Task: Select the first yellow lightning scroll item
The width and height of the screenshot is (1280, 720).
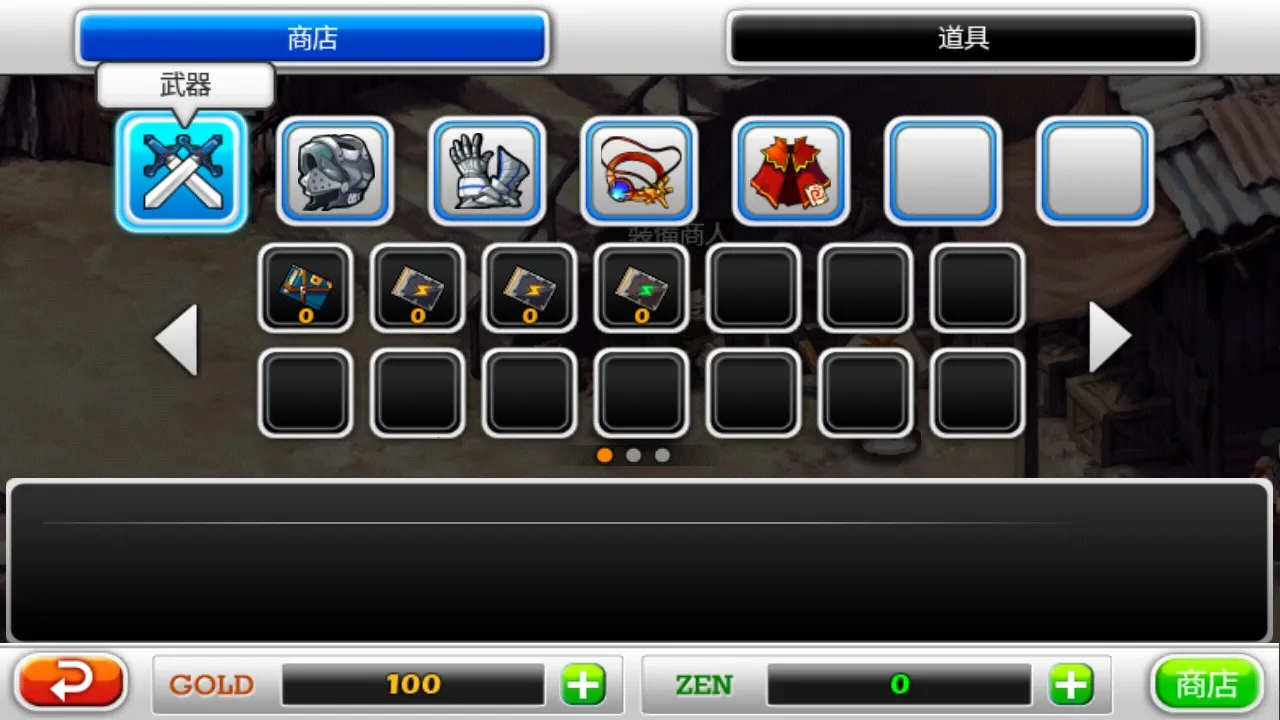Action: 417,289
